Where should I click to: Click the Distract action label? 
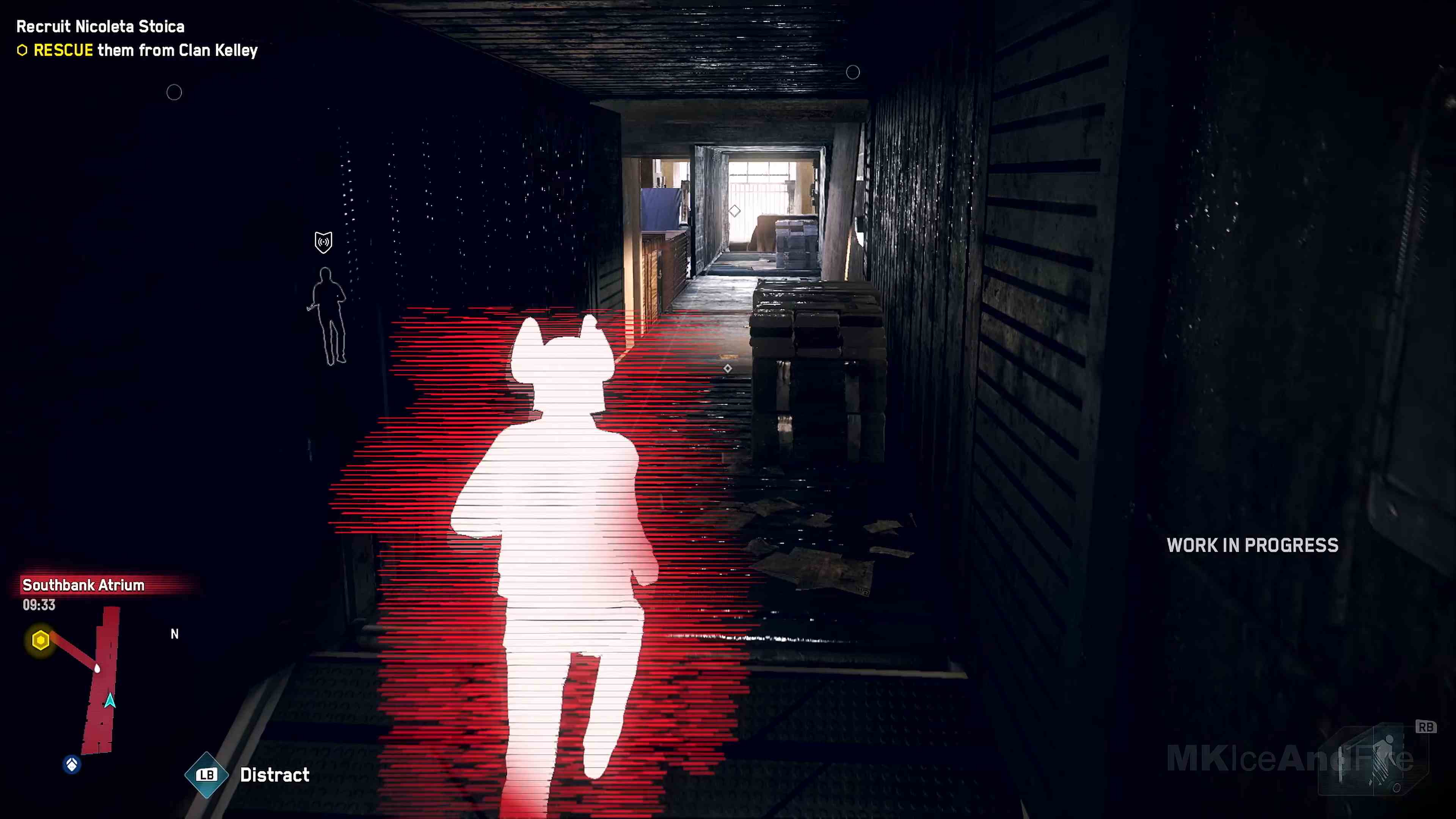[274, 775]
